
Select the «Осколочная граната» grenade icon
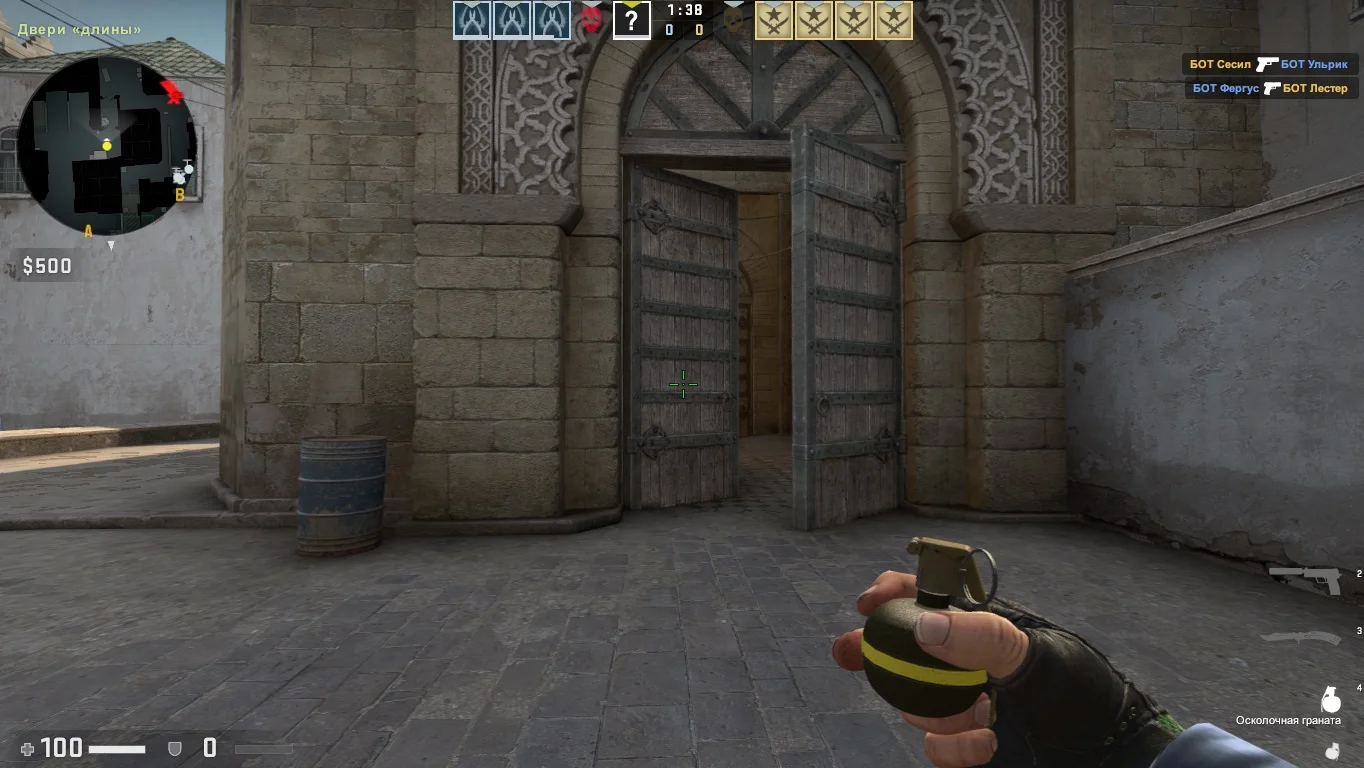point(1331,699)
